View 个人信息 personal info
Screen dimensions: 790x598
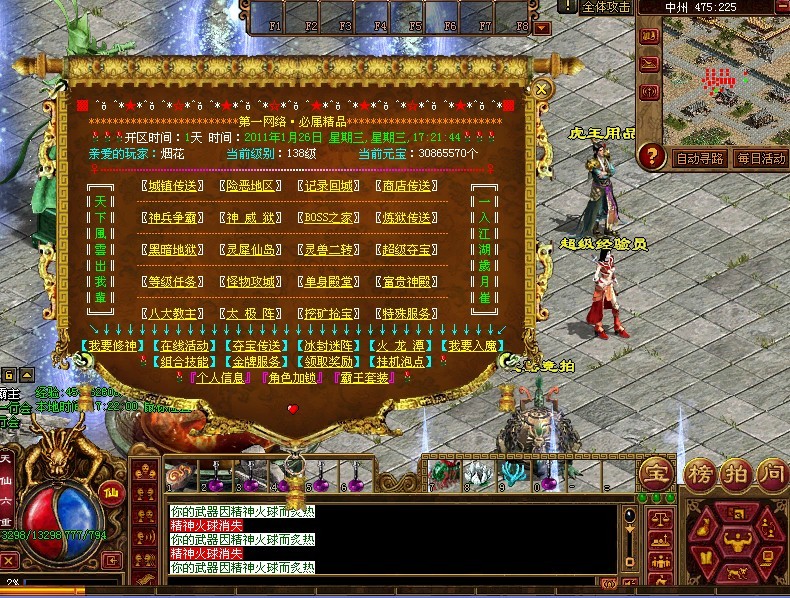point(222,377)
